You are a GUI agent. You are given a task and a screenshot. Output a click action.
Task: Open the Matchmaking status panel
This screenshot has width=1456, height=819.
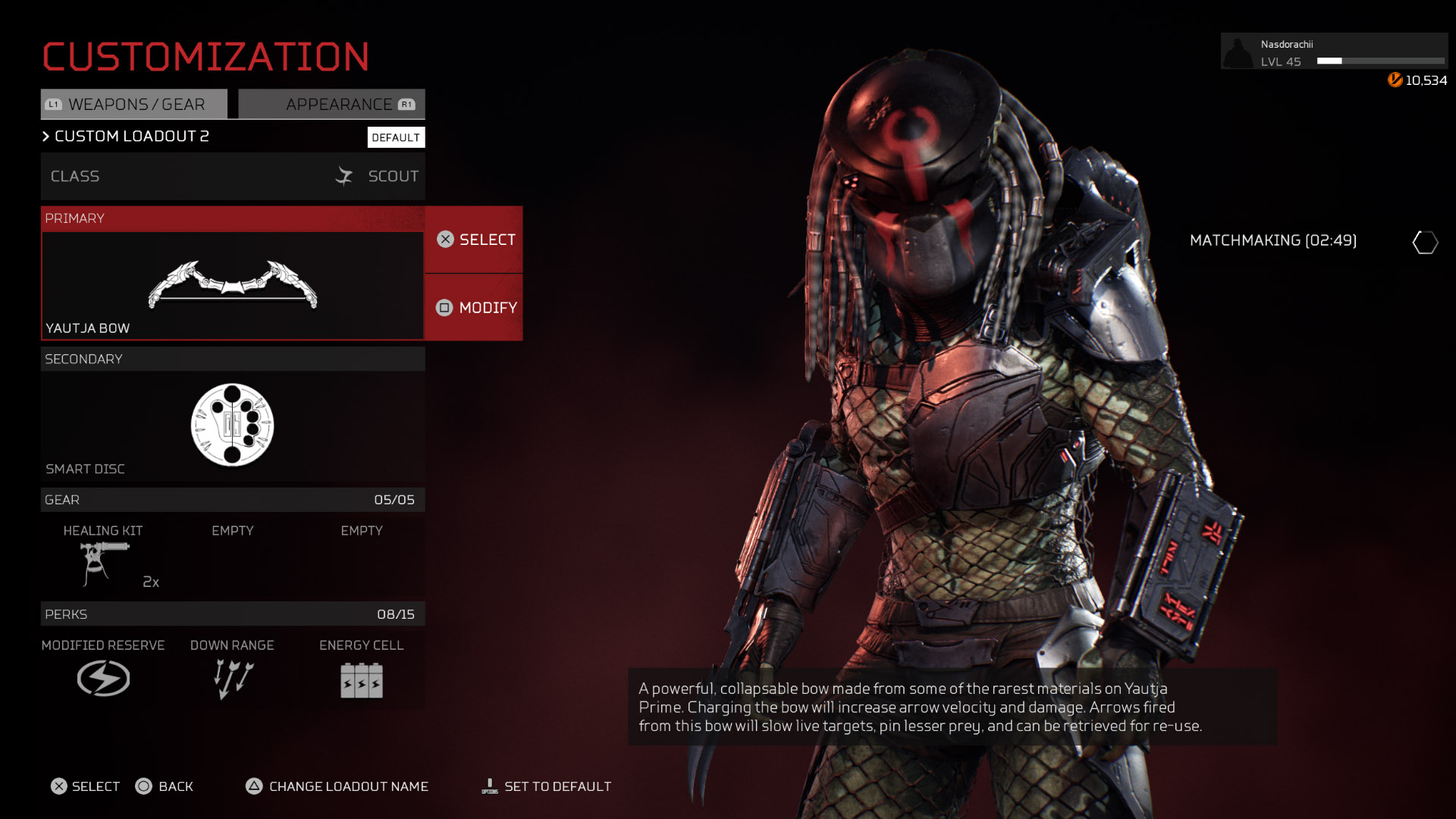[x=1273, y=240]
